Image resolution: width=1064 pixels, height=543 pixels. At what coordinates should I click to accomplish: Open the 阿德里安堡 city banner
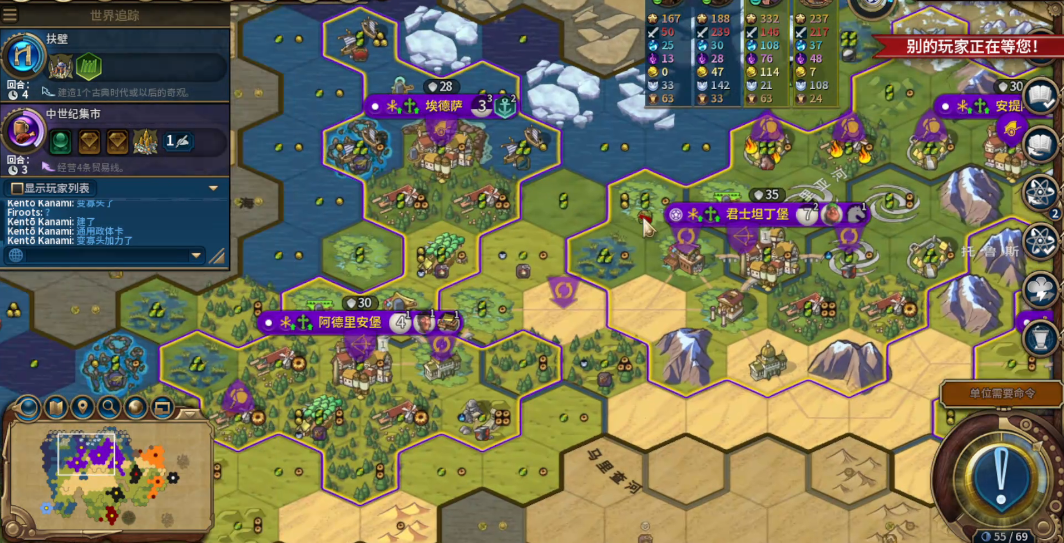pos(349,322)
